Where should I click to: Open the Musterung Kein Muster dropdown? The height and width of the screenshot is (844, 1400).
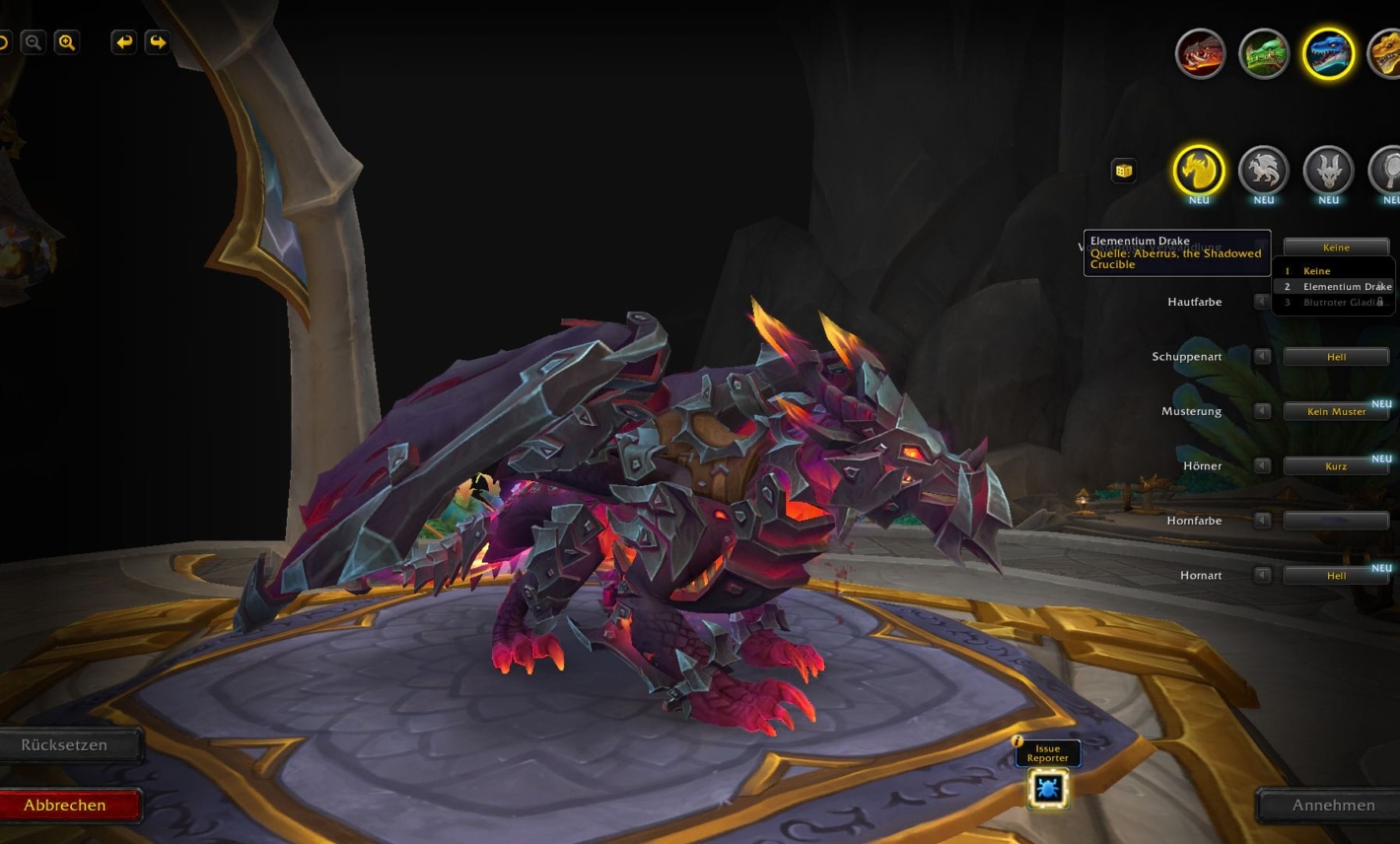coord(1337,411)
